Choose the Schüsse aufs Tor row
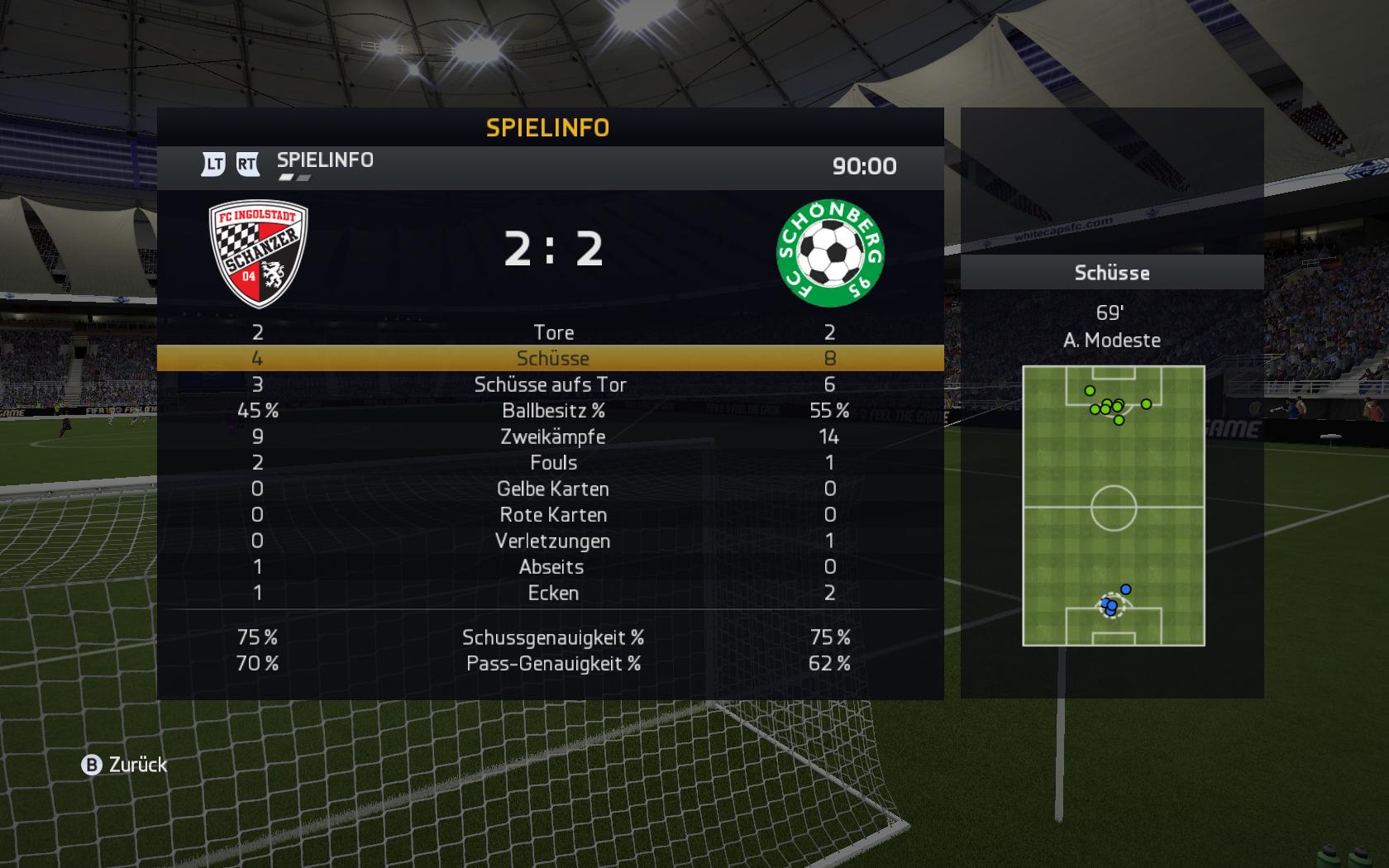Image resolution: width=1389 pixels, height=868 pixels. click(x=551, y=384)
